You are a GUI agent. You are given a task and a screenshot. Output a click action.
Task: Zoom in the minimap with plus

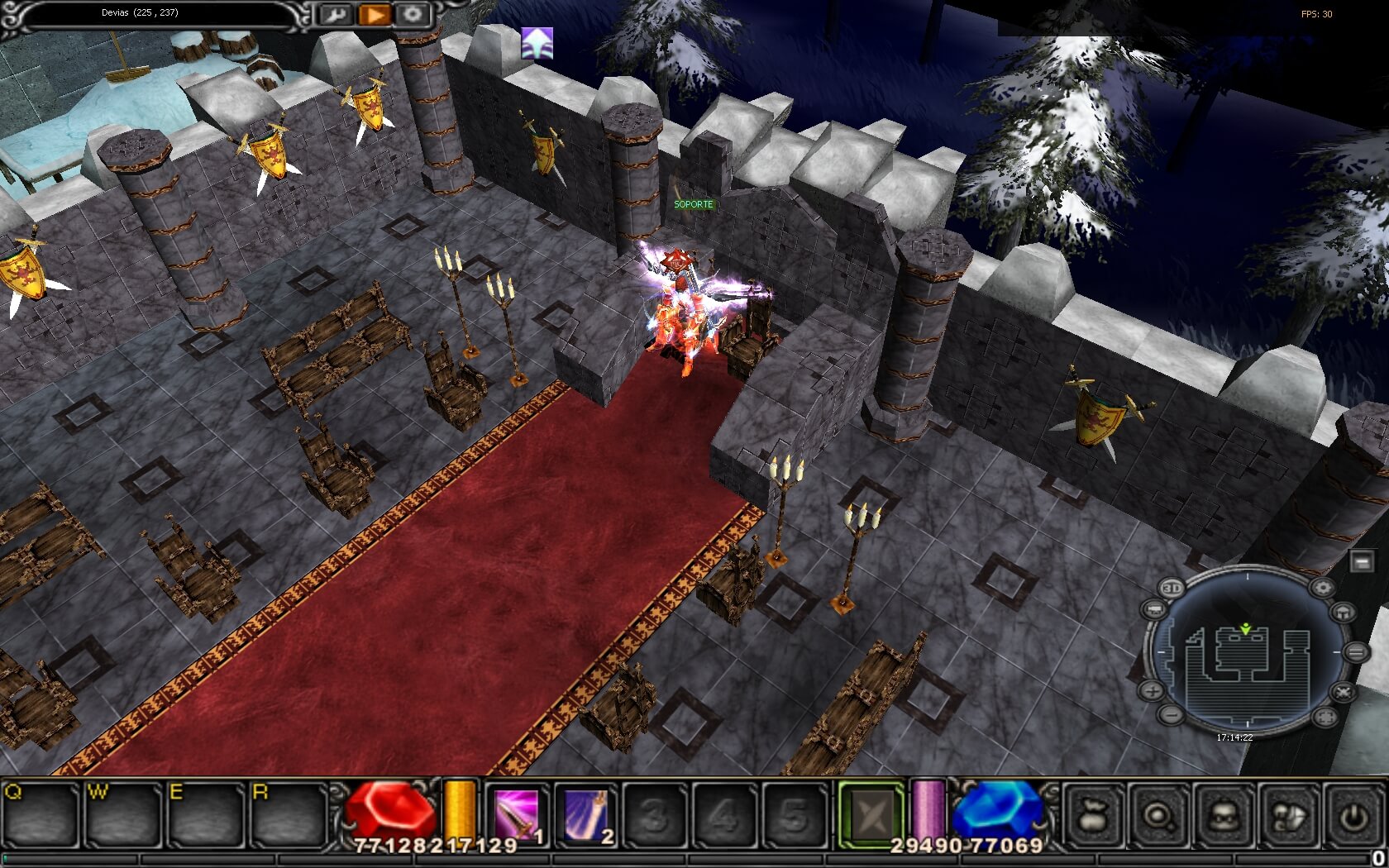(x=1153, y=690)
